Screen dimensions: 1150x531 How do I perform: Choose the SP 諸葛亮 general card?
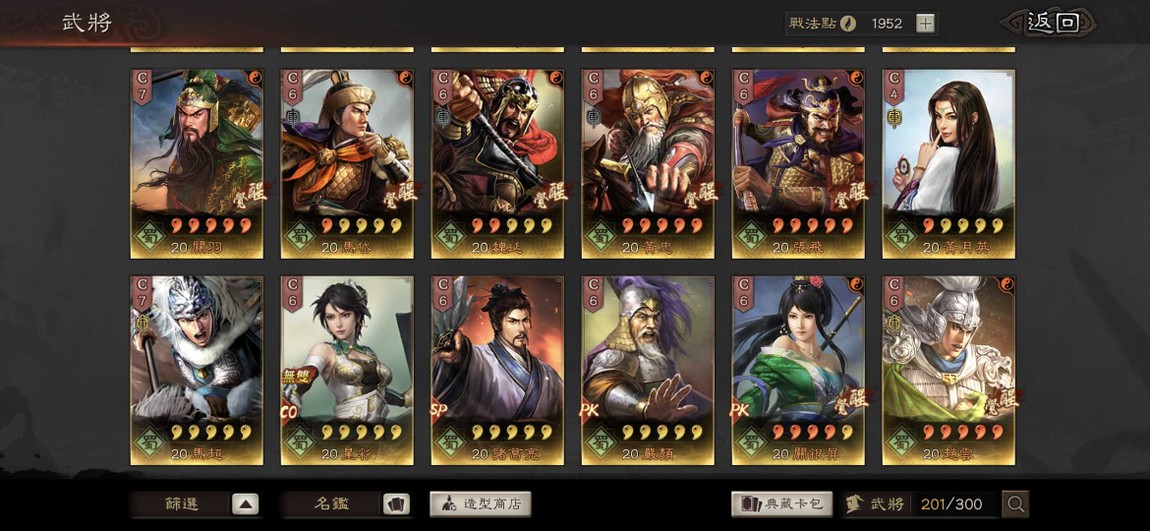click(x=497, y=370)
